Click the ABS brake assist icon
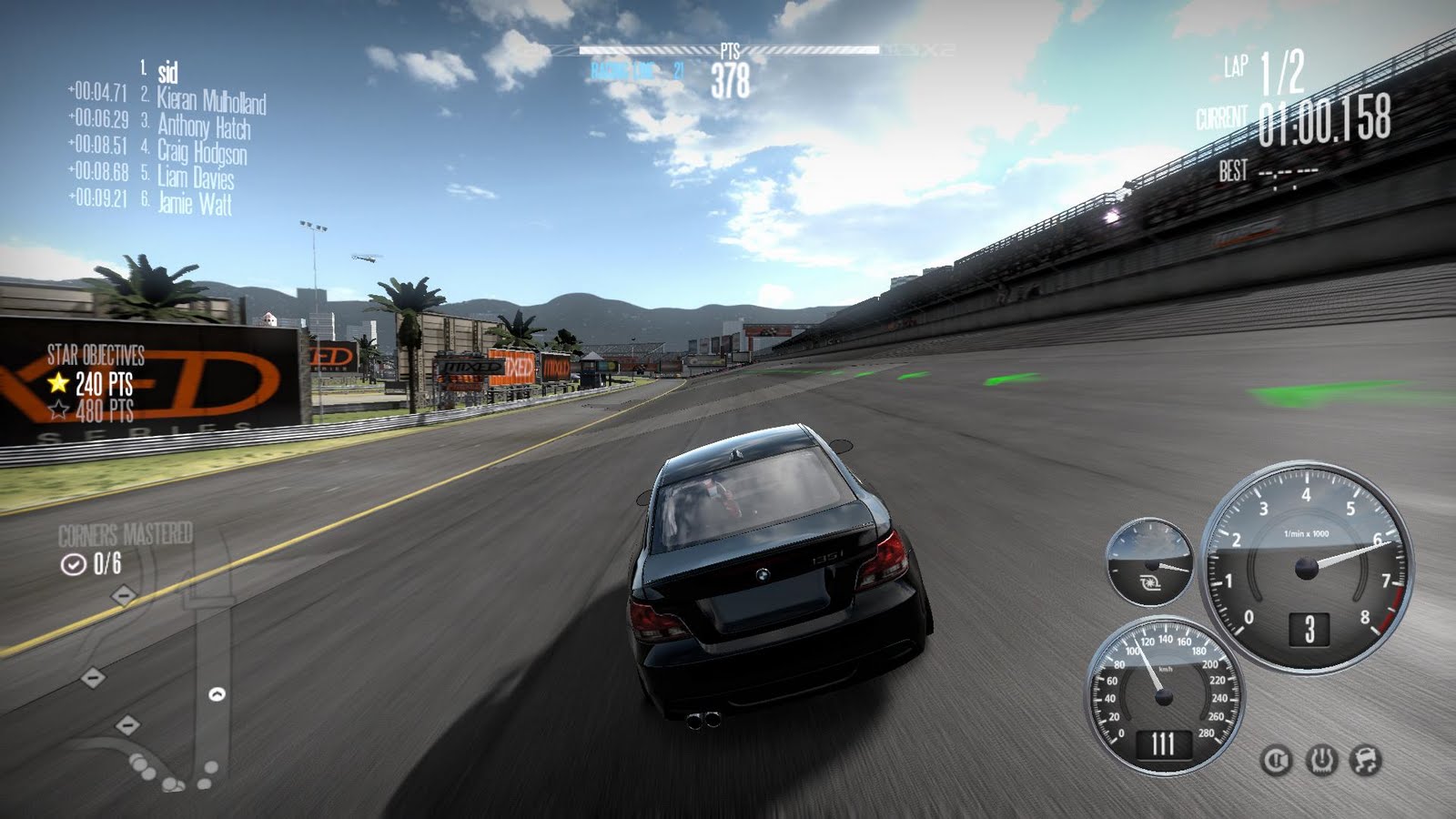1456x819 pixels. [1277, 761]
